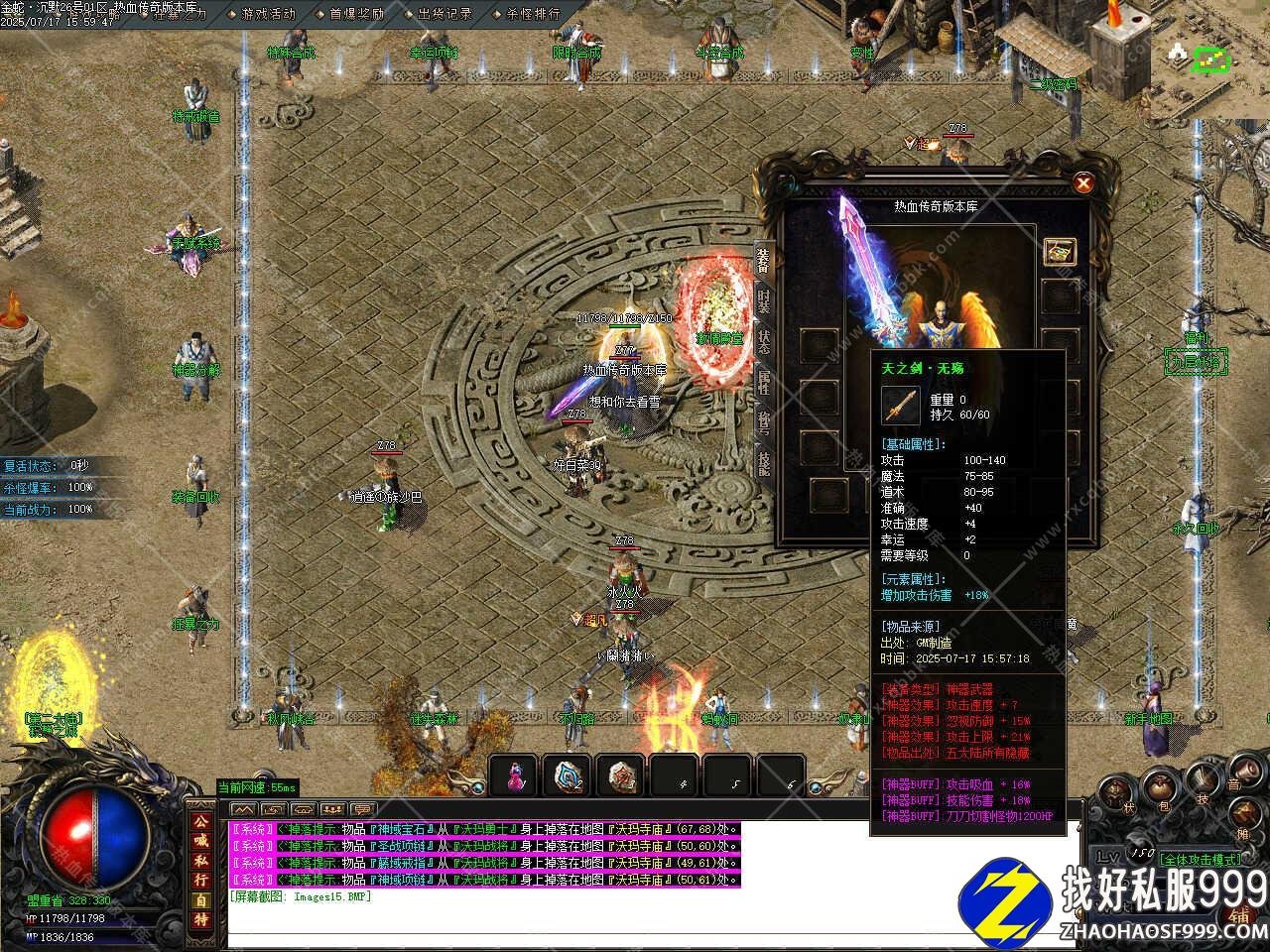Use the blue rune stone in slot 2
The height and width of the screenshot is (952, 1270).
568,776
